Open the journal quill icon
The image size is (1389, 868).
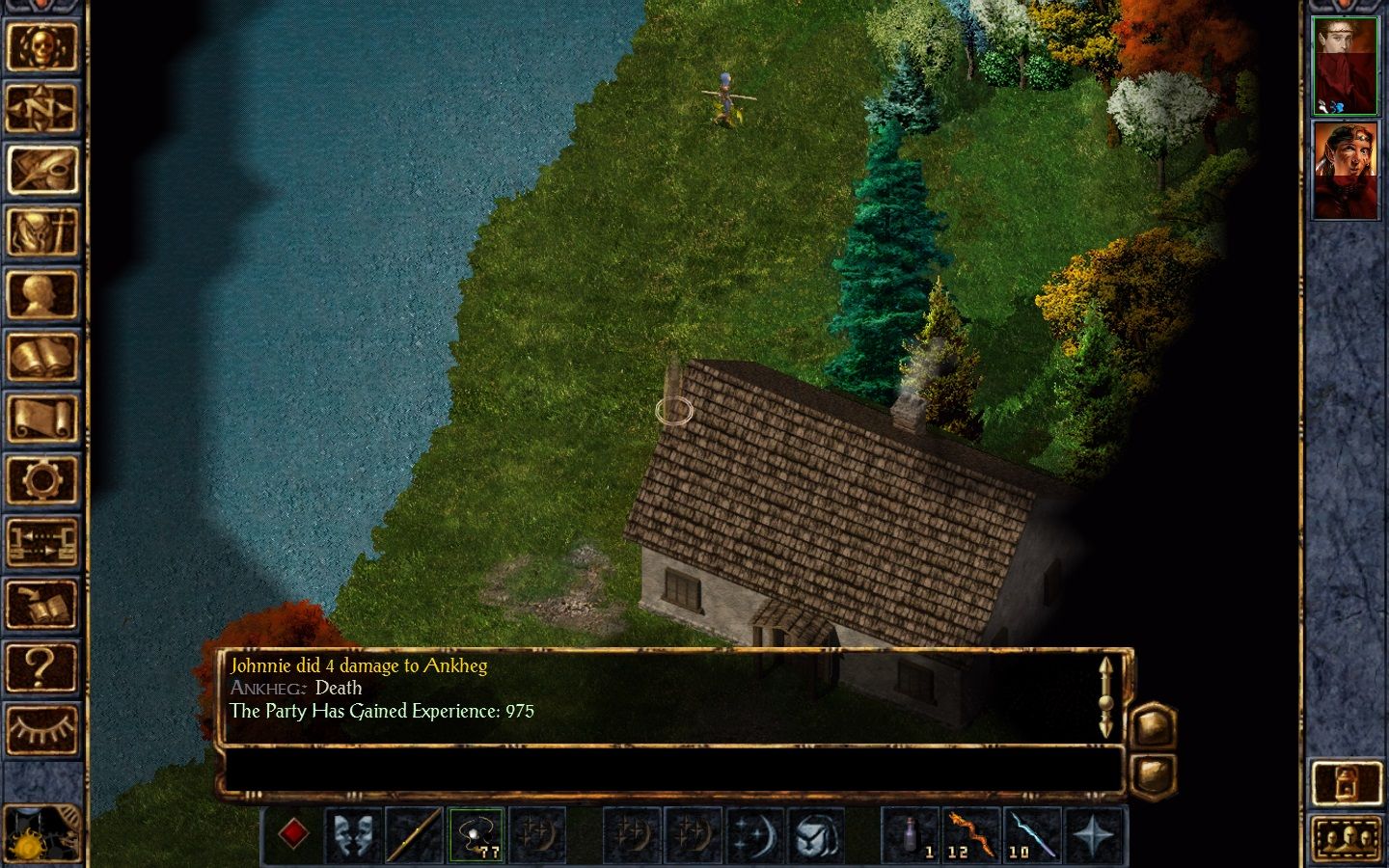(41, 171)
